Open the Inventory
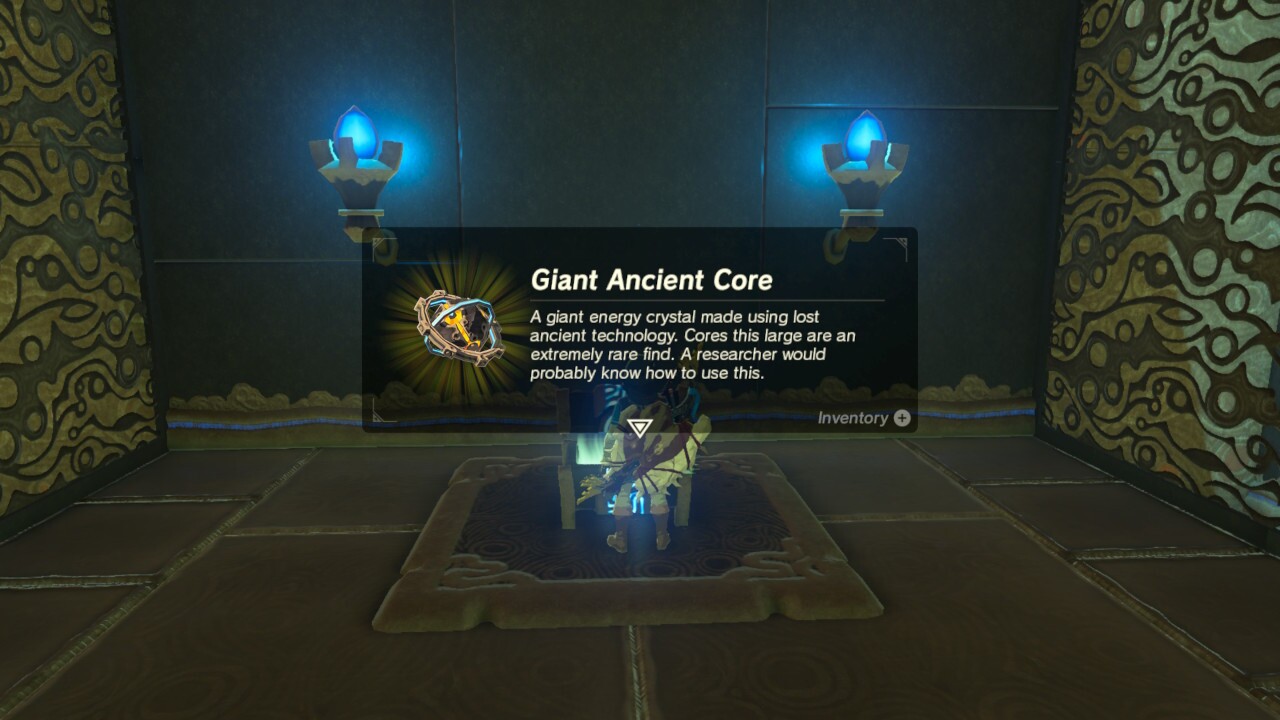This screenshot has height=720, width=1280. click(855, 417)
